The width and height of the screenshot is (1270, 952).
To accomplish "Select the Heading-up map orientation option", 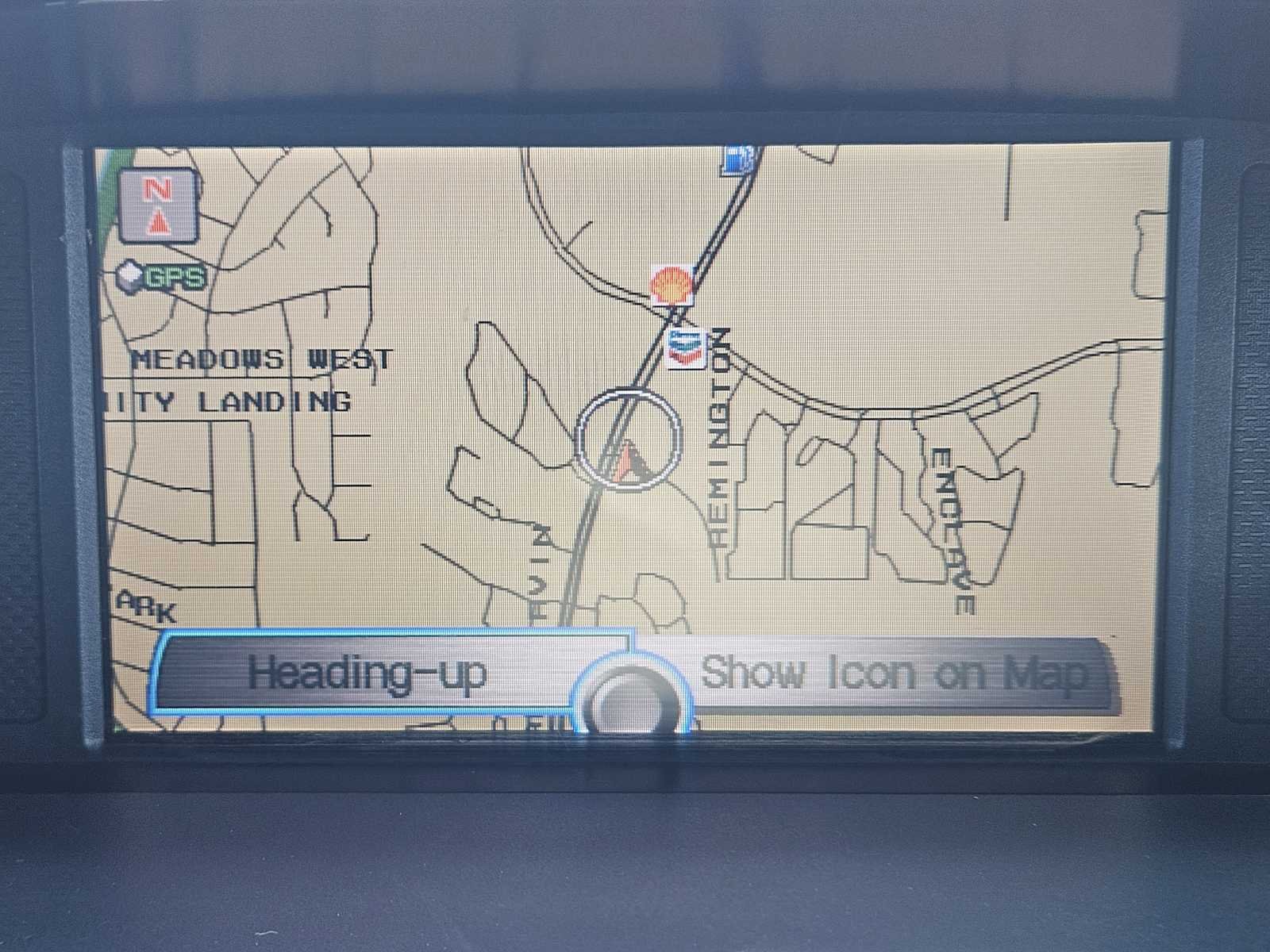I will (367, 674).
